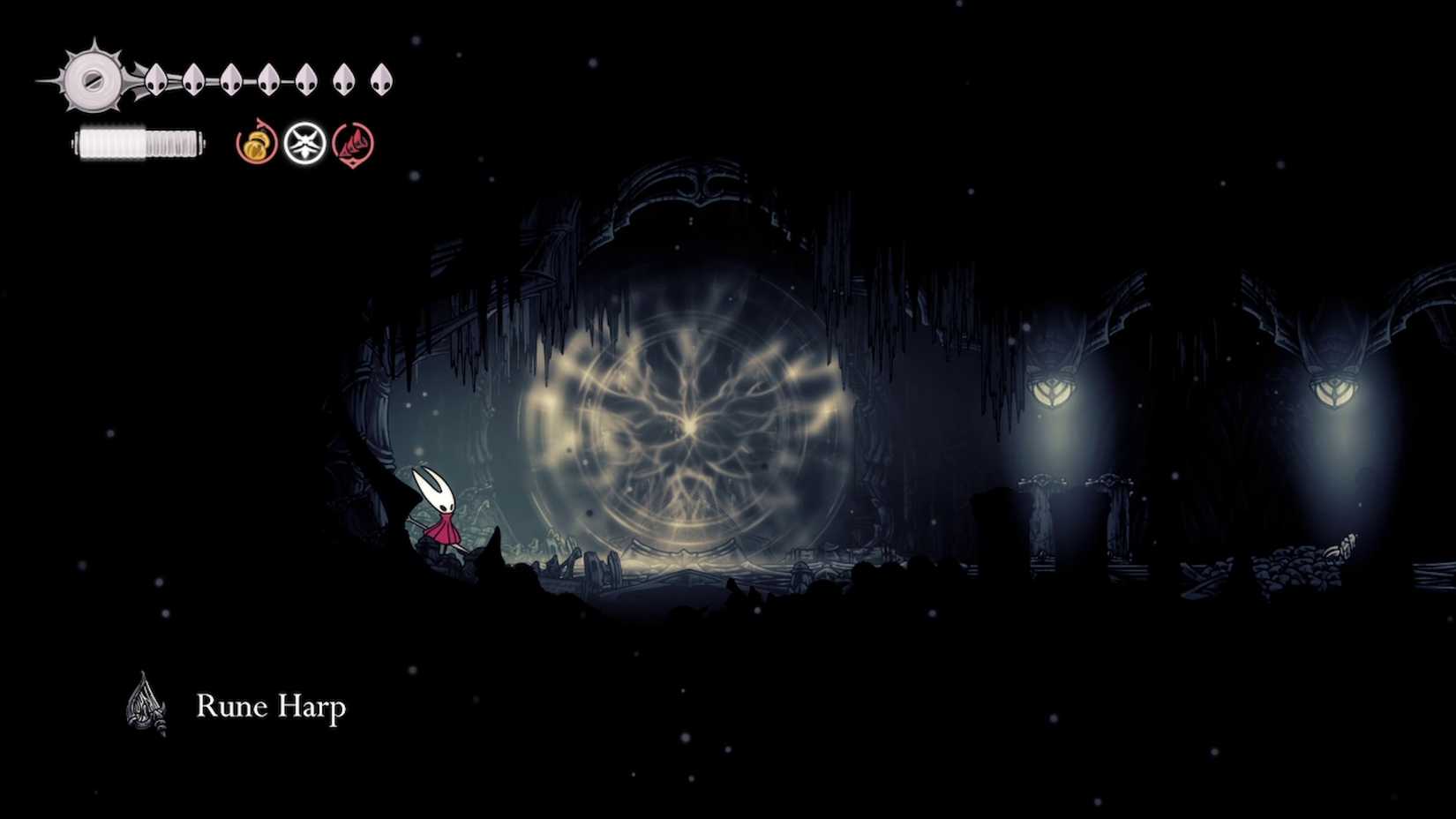Click the Rune Harp text label
1456x819 pixels.
coord(271,706)
